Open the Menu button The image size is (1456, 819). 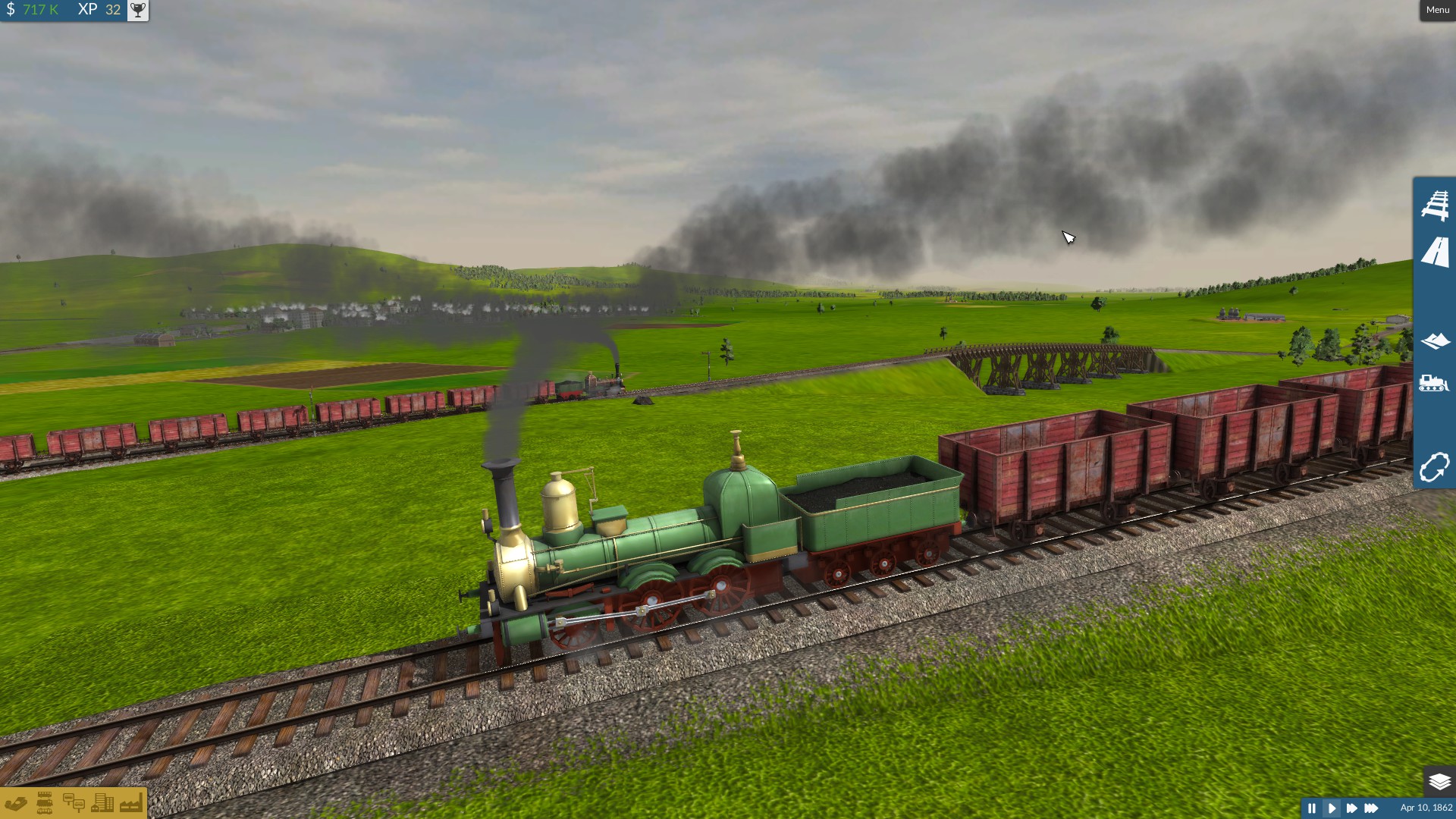[x=1437, y=10]
